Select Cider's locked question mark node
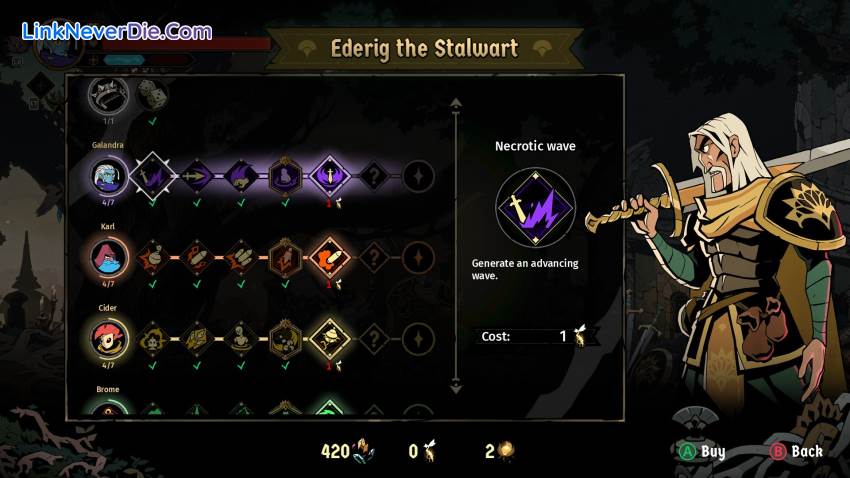Viewport: 850px width, 478px height. [374, 339]
